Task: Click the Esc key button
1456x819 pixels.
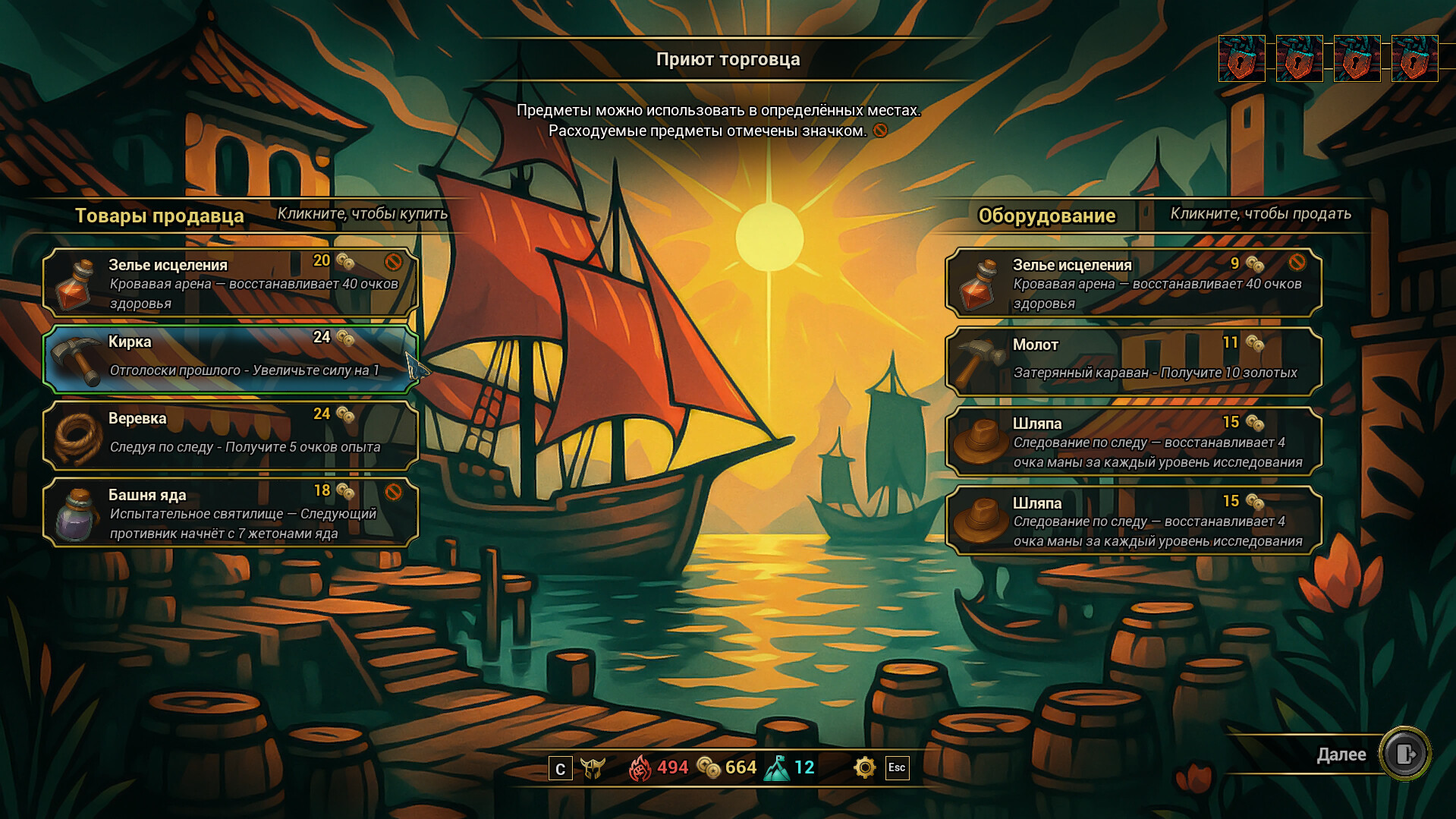Action: tap(897, 768)
